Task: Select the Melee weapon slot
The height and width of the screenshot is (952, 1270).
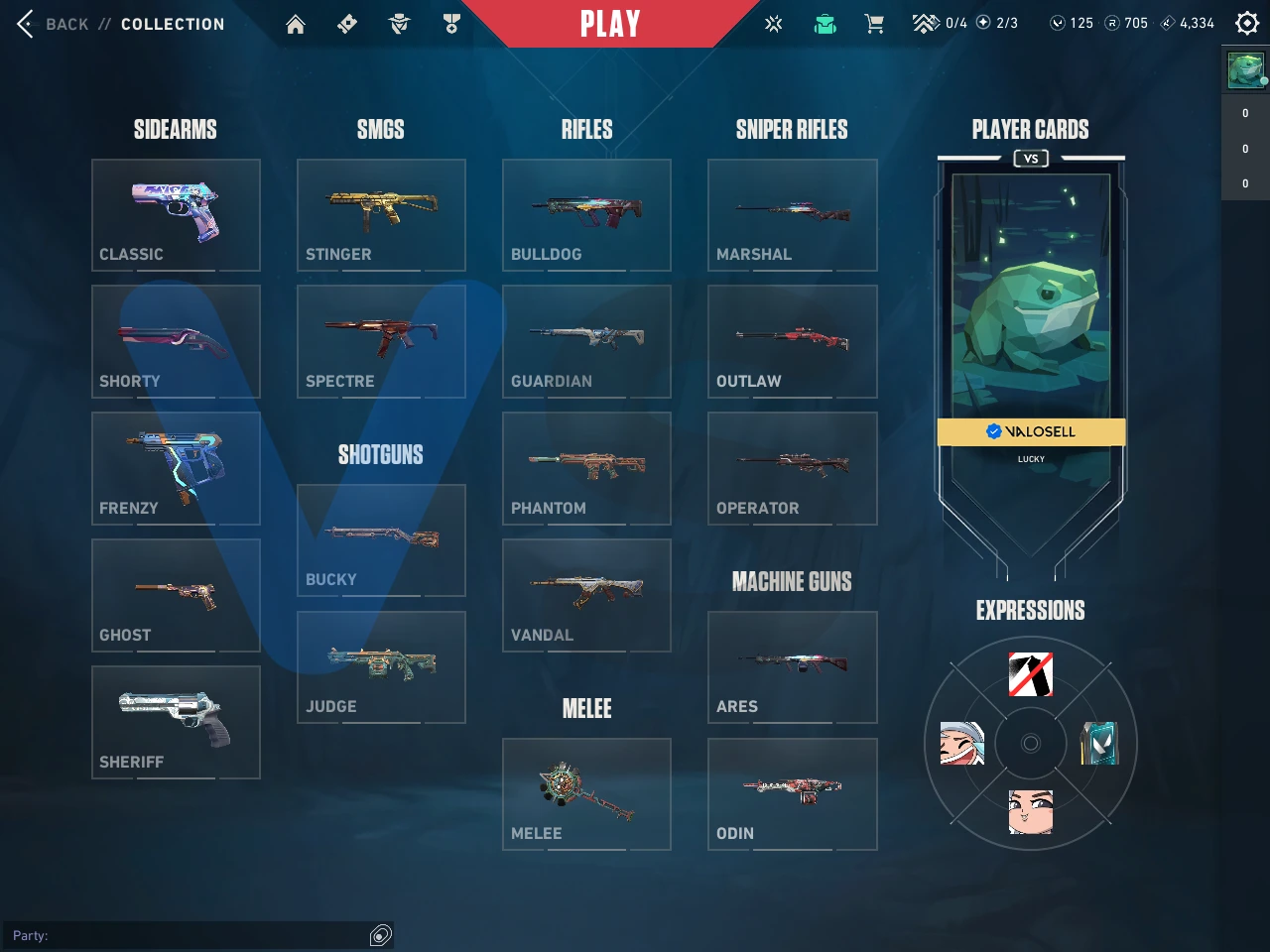Action: (586, 793)
